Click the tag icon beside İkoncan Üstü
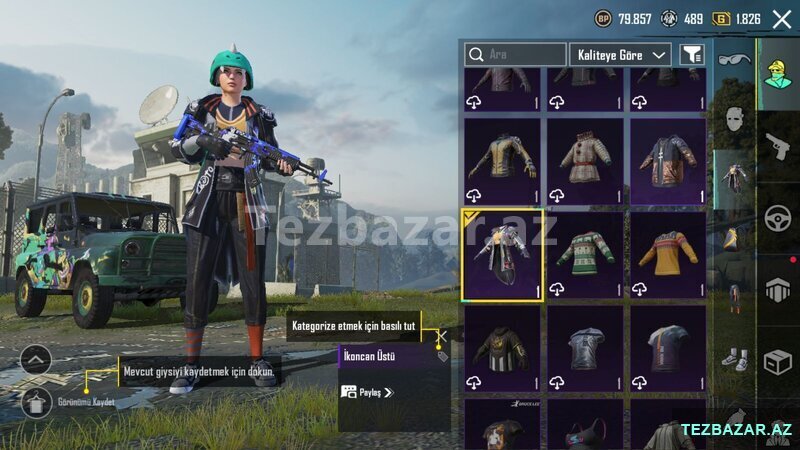The image size is (800, 450). pos(441,356)
